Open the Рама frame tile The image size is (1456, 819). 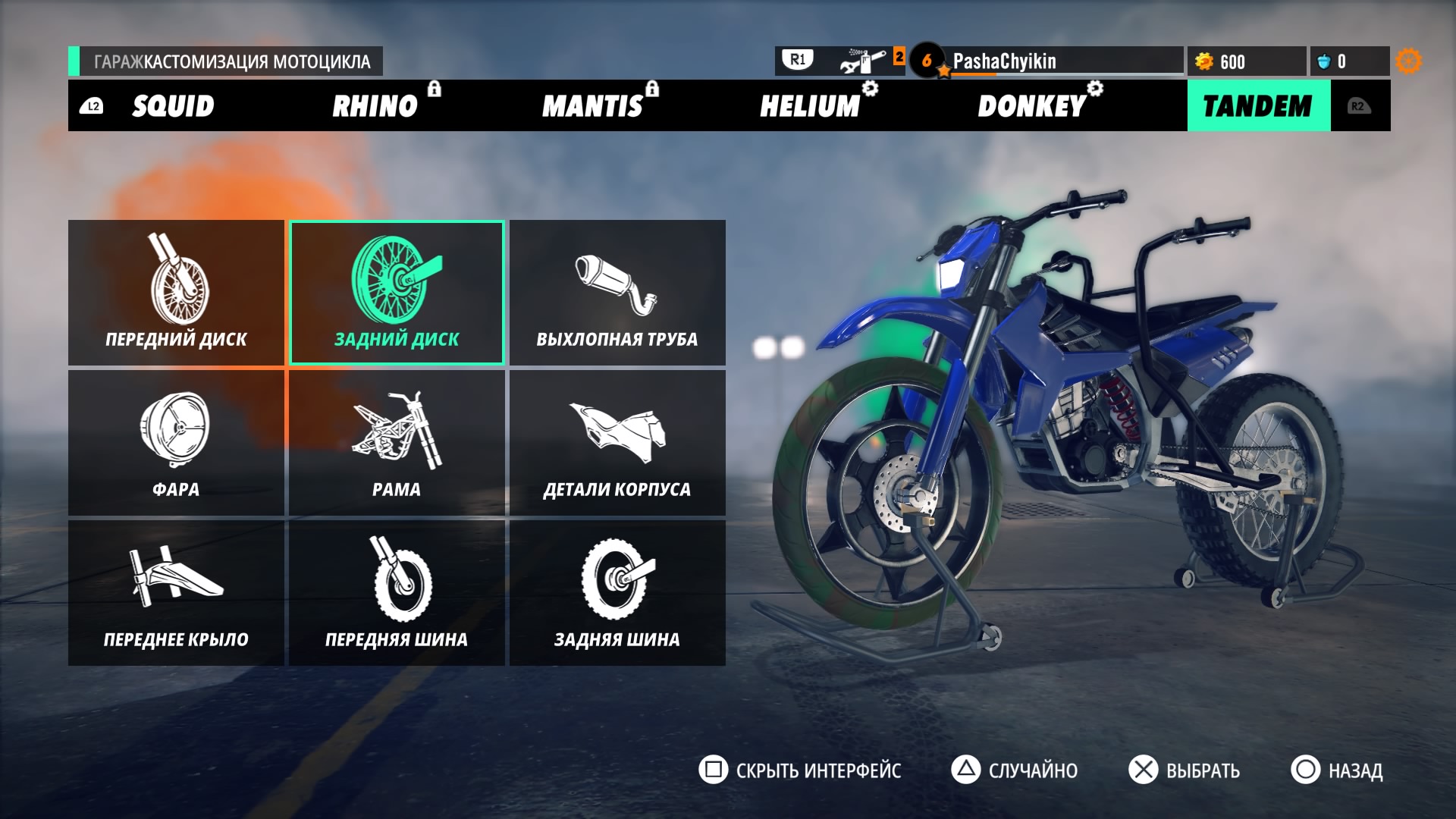397,443
